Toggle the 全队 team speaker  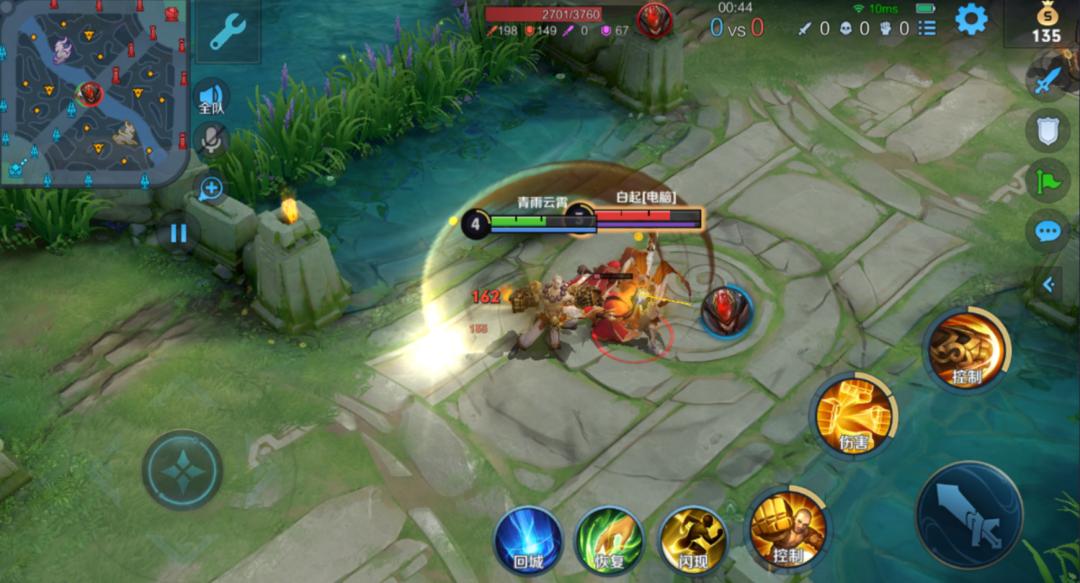[x=211, y=97]
